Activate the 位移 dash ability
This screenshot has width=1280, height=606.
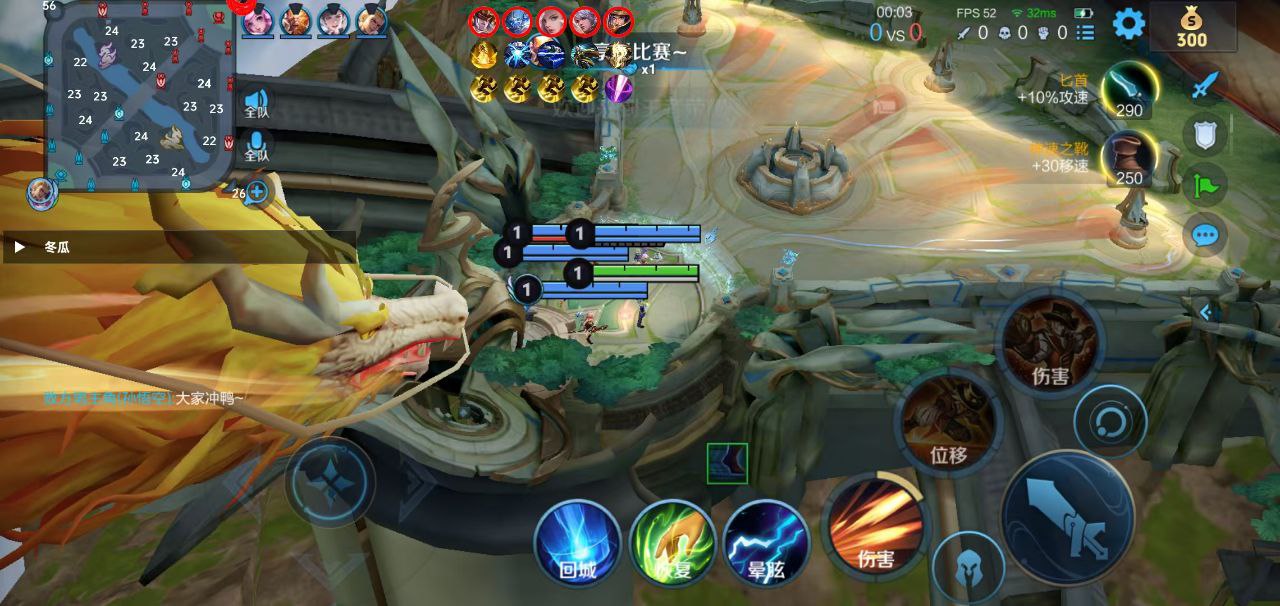tap(948, 420)
